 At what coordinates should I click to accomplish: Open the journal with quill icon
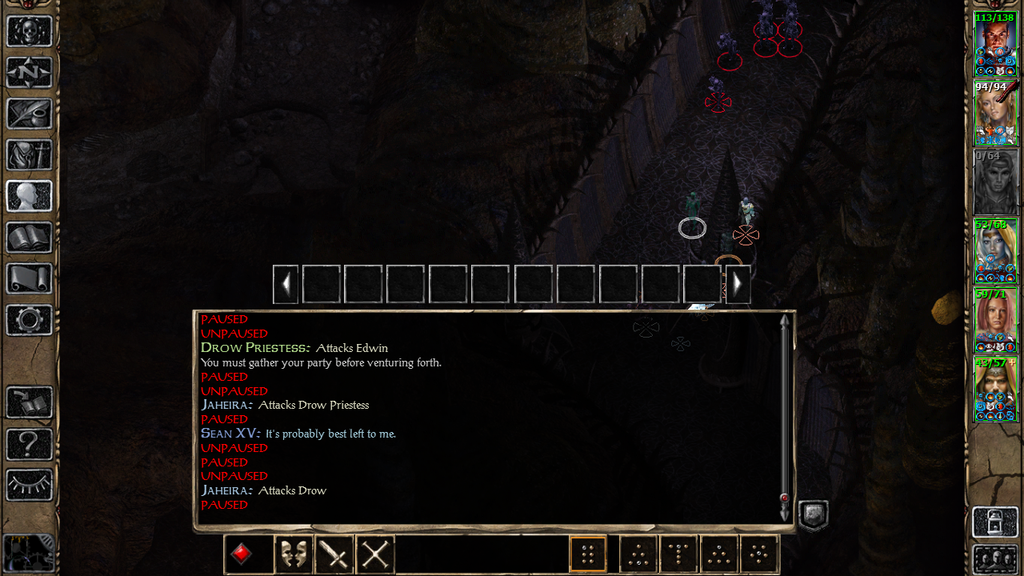coord(29,113)
